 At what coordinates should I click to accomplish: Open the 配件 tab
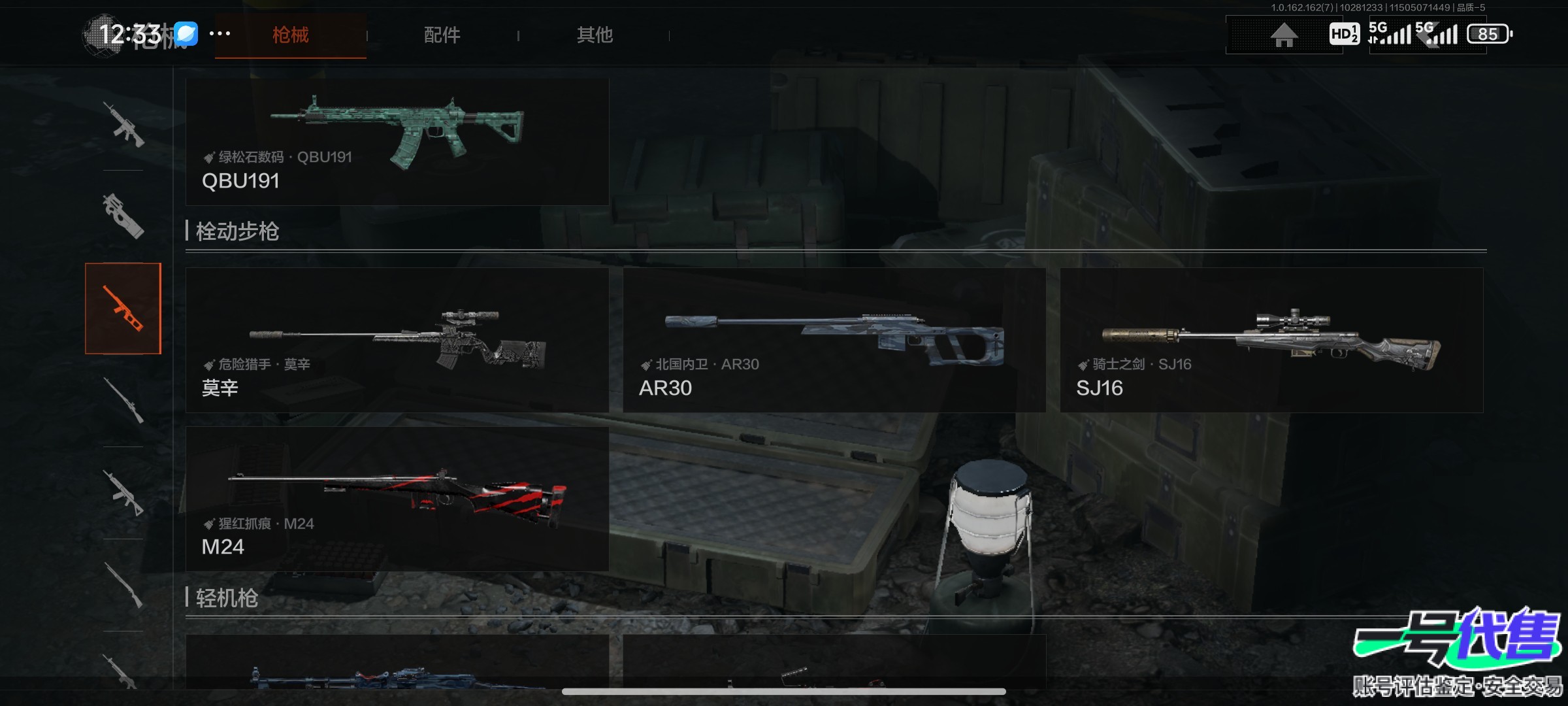pos(442,35)
